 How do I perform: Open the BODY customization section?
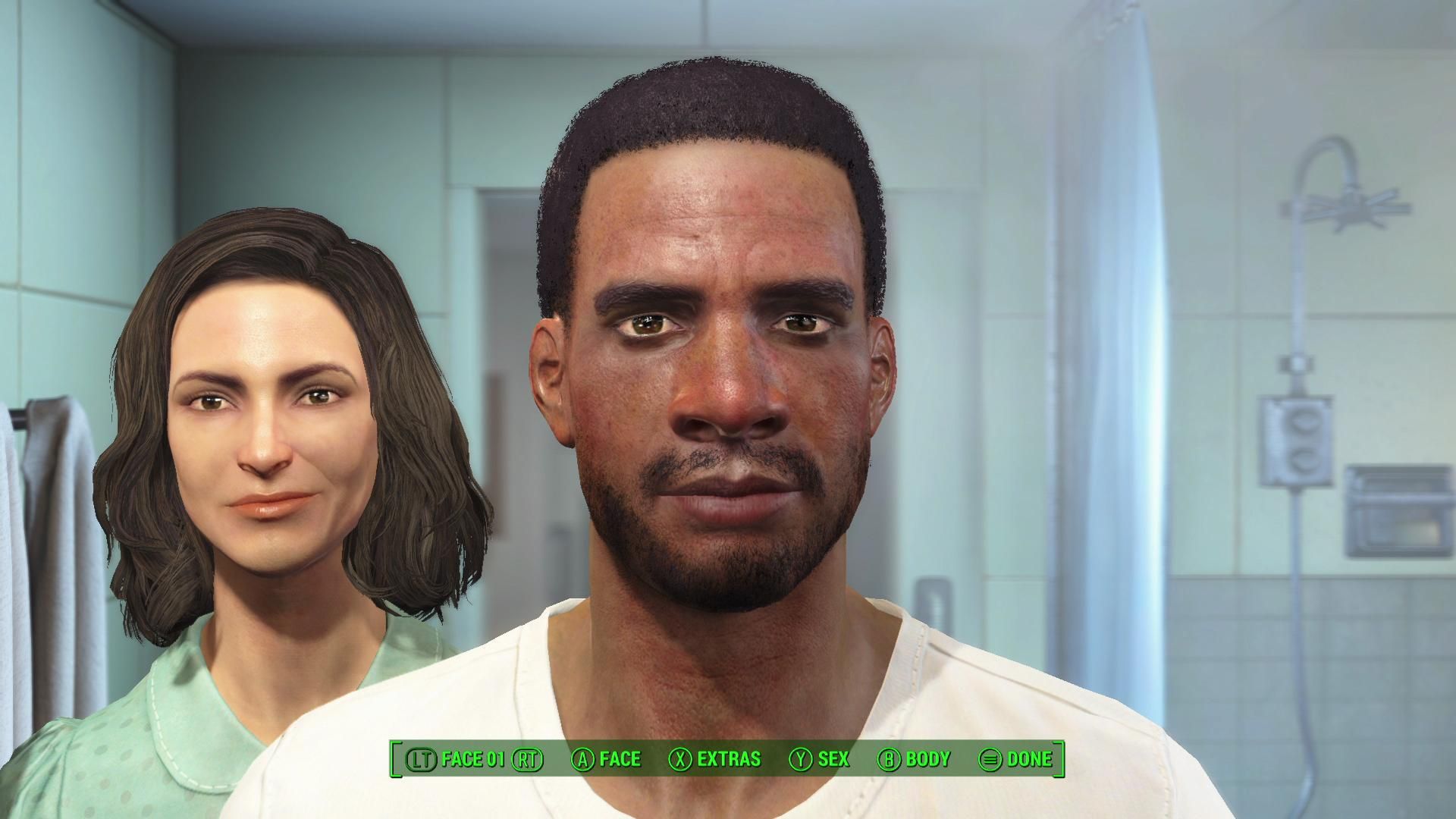(928, 758)
